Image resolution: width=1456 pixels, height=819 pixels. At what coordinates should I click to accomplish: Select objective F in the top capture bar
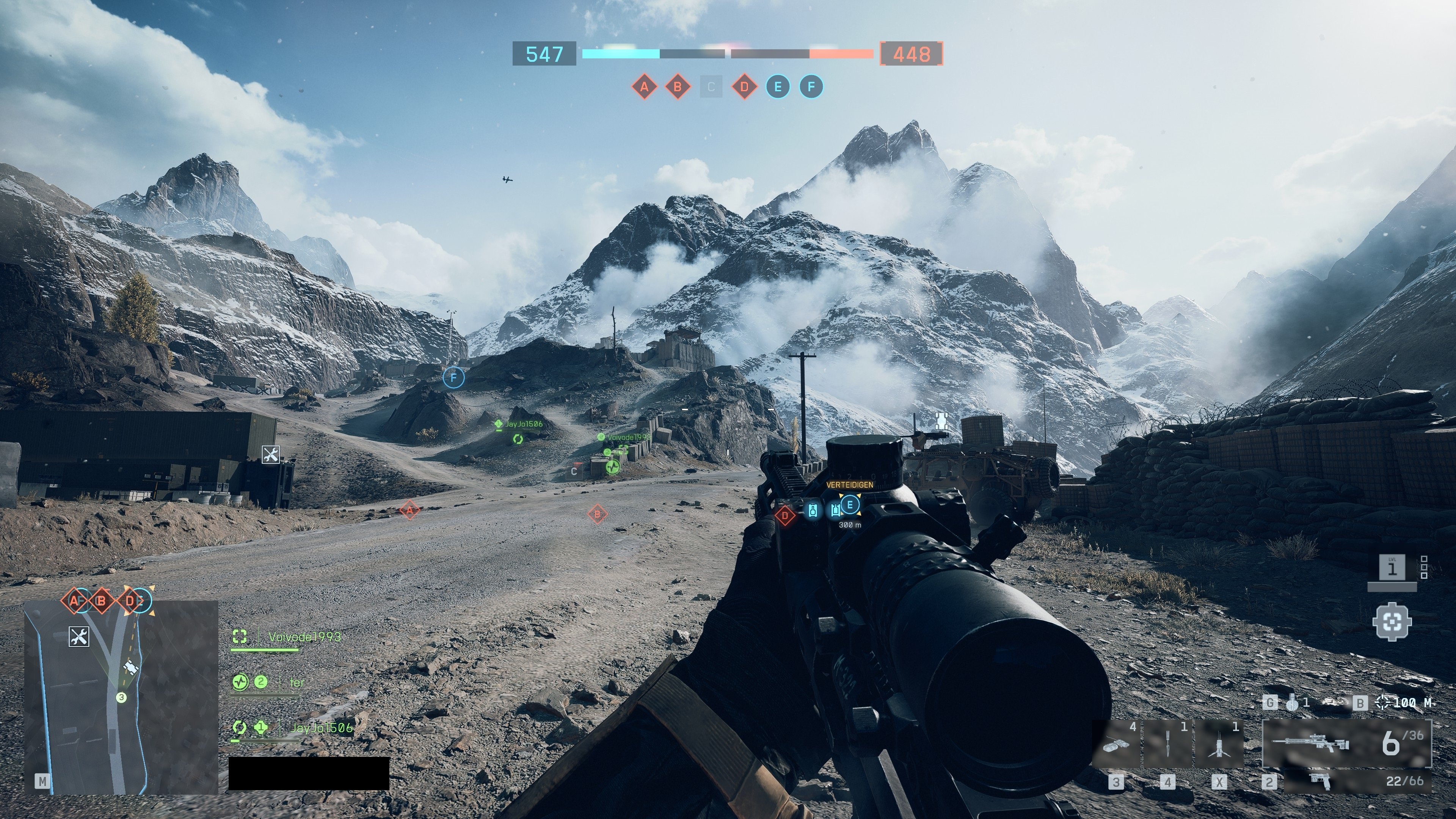(811, 87)
